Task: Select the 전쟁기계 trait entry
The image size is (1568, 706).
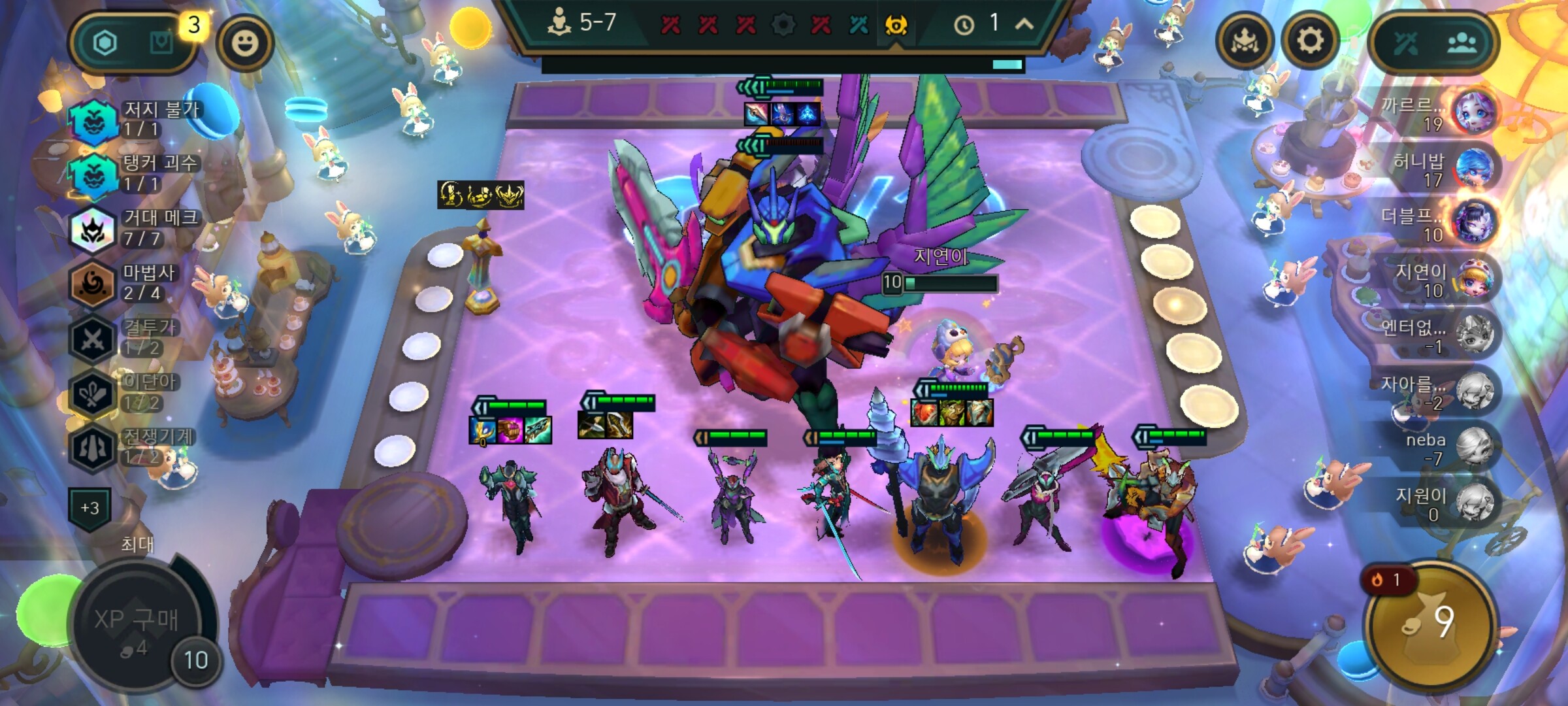Action: click(x=134, y=446)
